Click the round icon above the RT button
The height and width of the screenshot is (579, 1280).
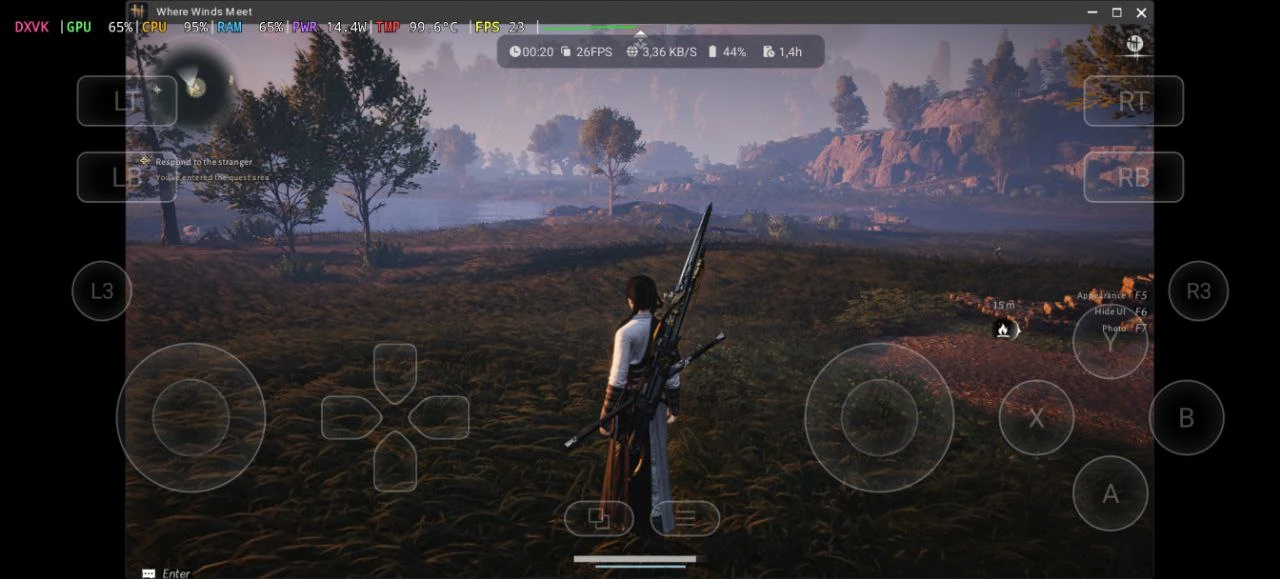pos(1134,44)
